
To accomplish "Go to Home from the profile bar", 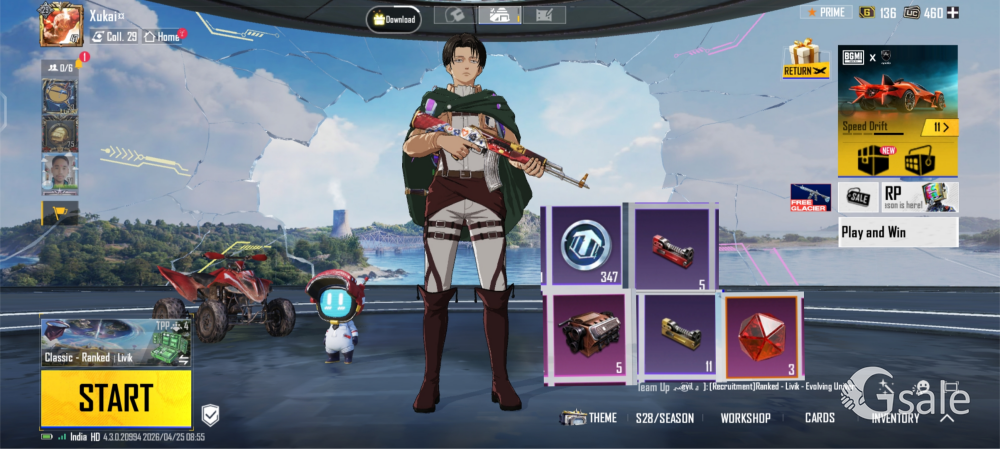I will 162,37.
